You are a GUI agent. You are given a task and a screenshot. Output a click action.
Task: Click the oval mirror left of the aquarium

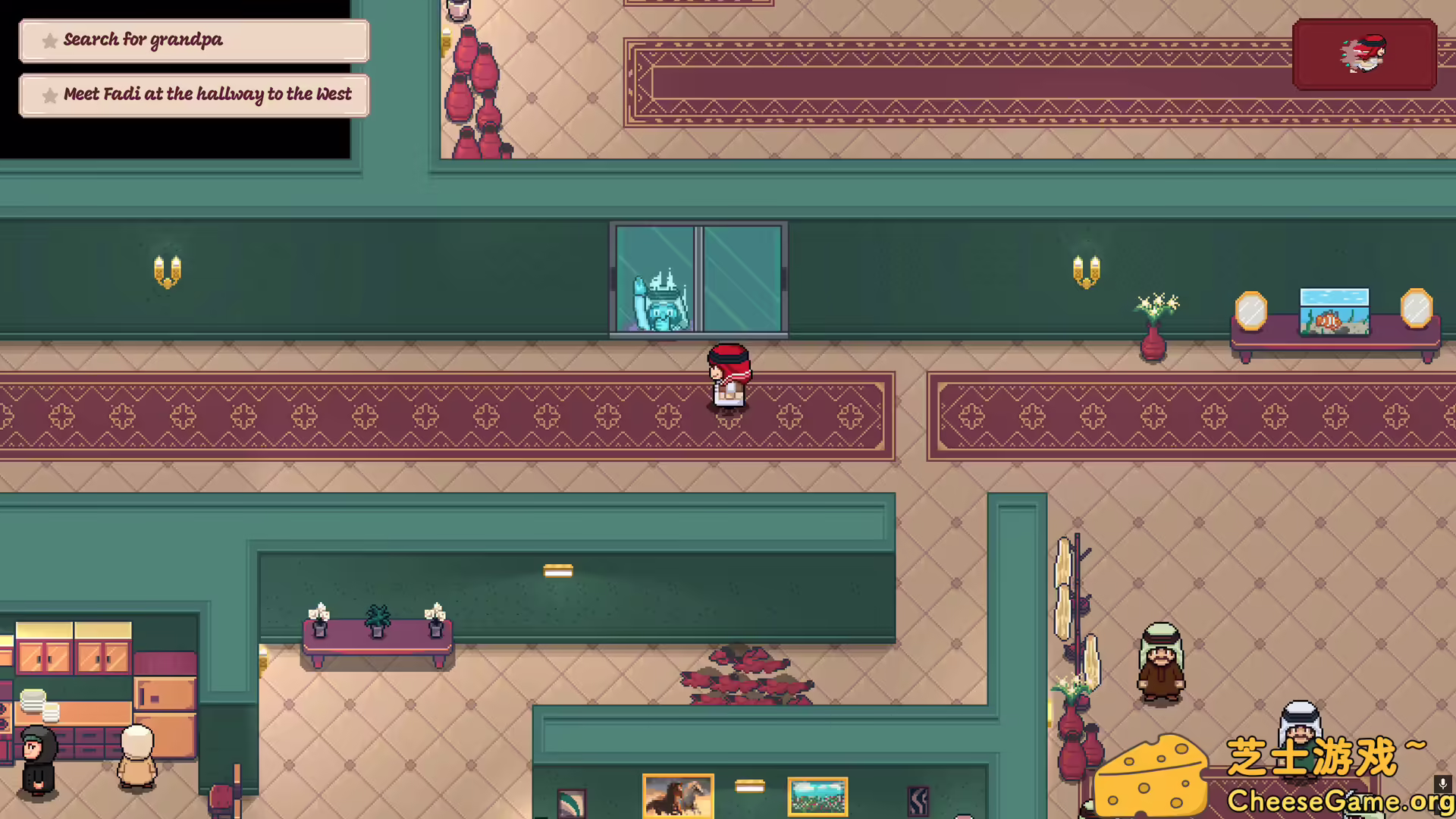coord(1252,311)
